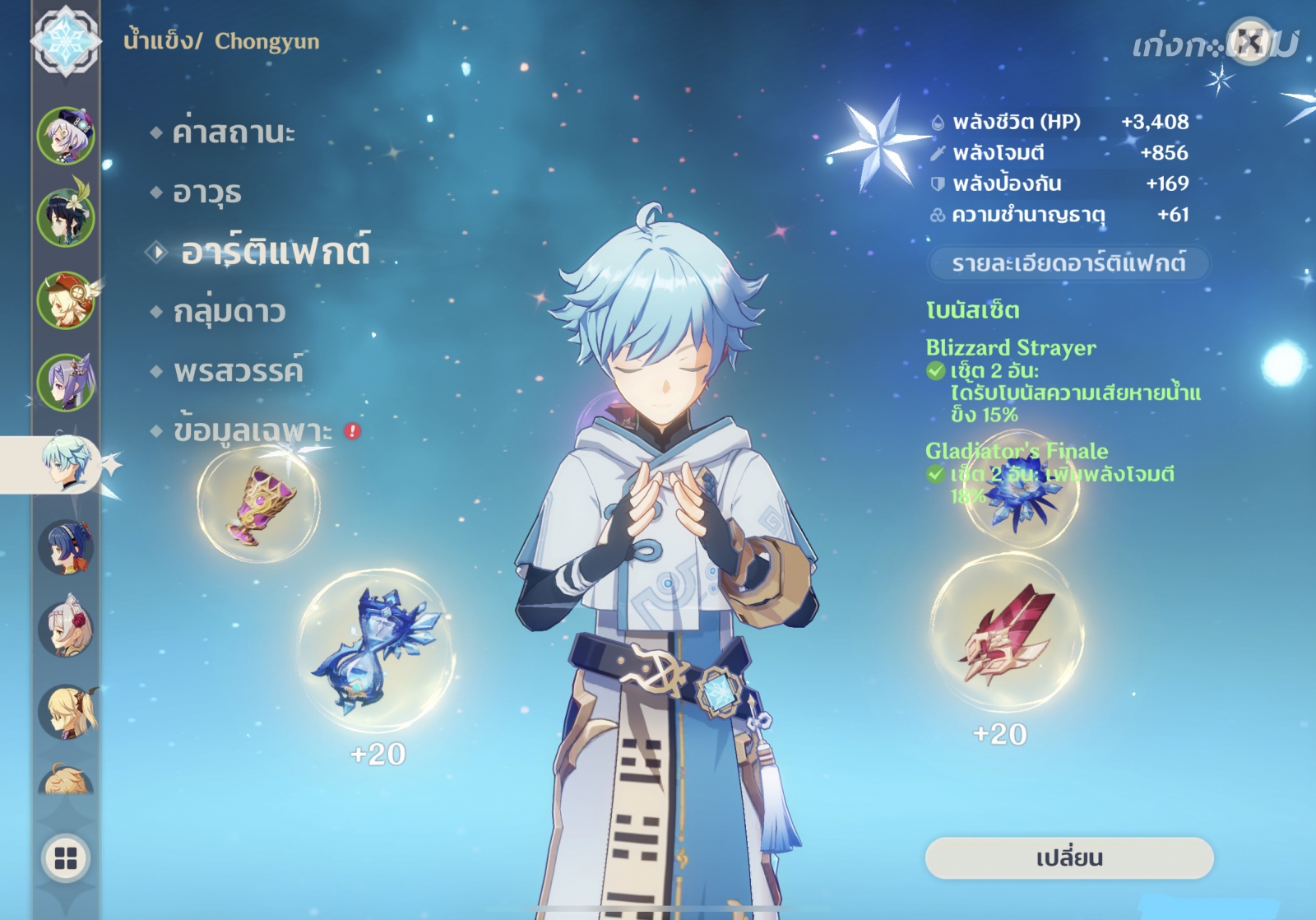Open the พรสวรรค์ talents menu entry
Image resolution: width=1316 pixels, height=920 pixels.
238,371
